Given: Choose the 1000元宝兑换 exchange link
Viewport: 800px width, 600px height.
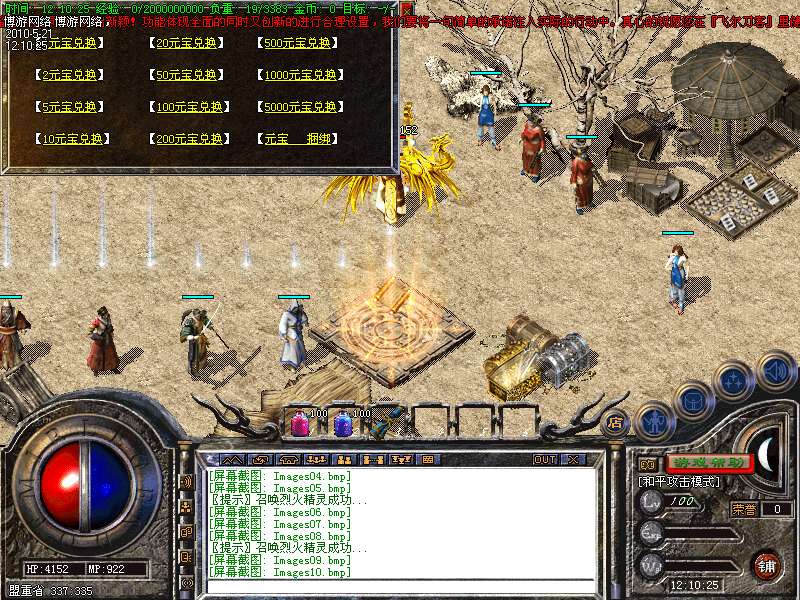Looking at the screenshot, I should 301,75.
